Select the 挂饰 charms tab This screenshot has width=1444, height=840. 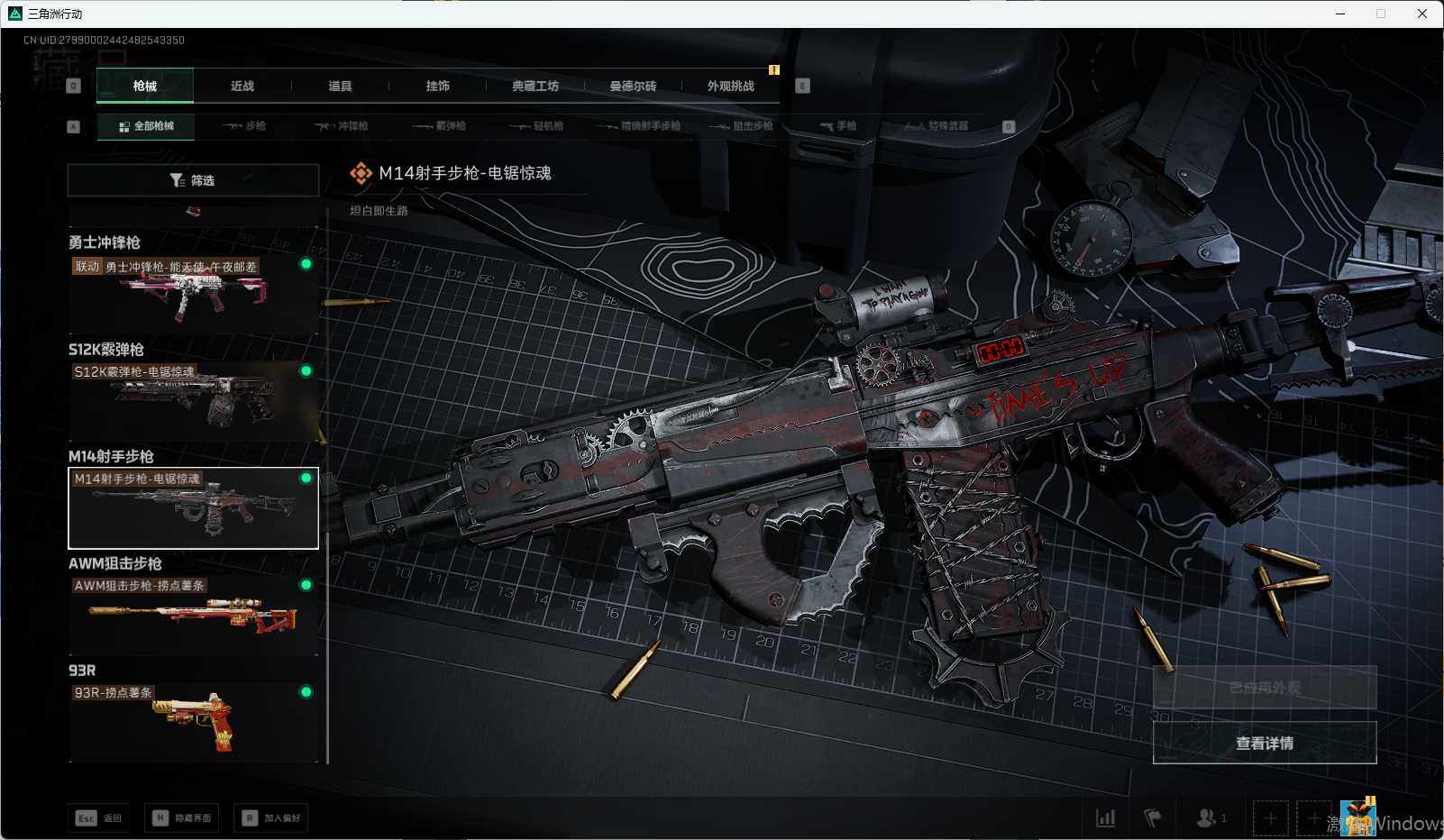point(437,87)
